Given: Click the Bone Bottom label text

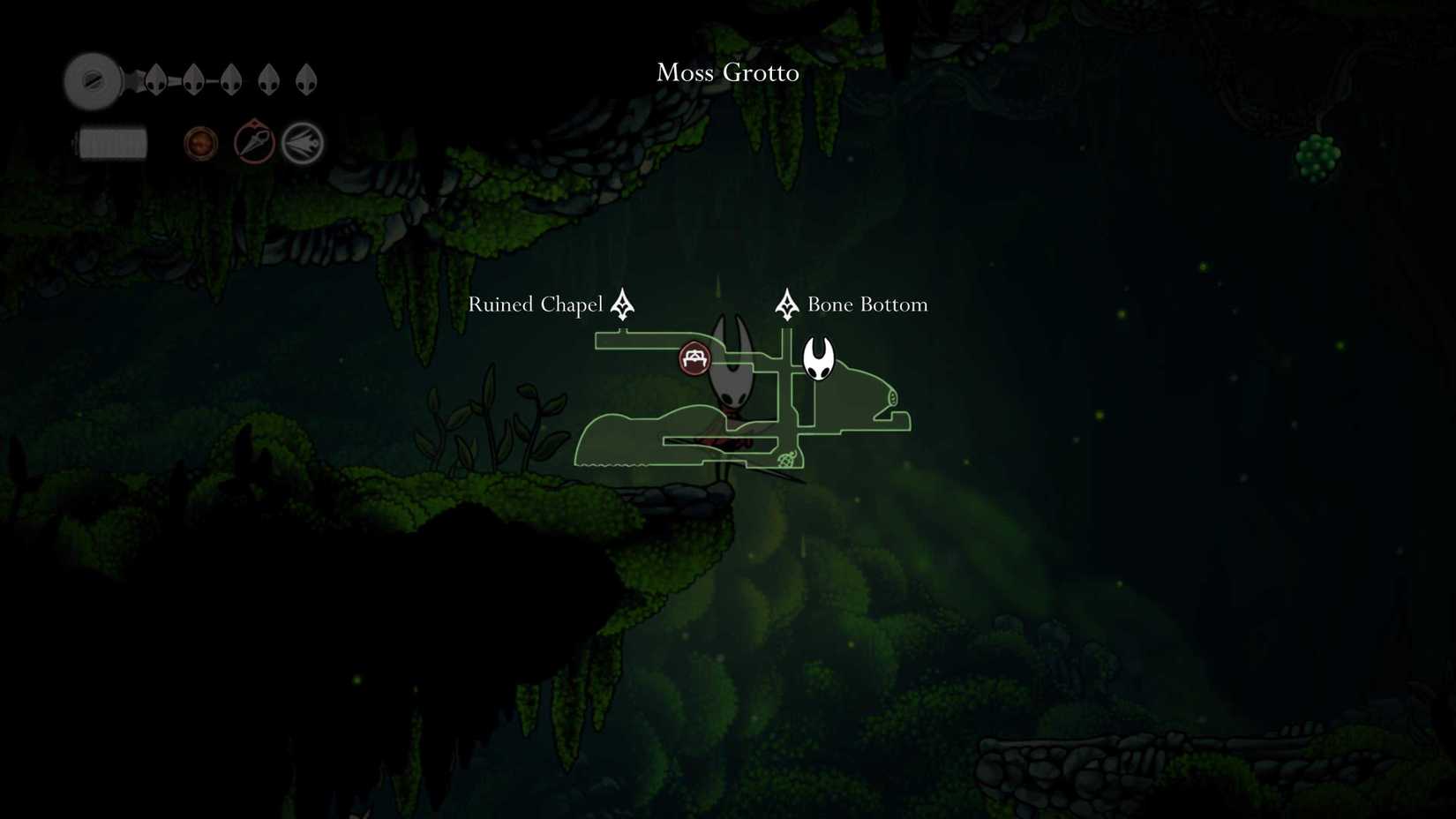Looking at the screenshot, I should pos(868,304).
